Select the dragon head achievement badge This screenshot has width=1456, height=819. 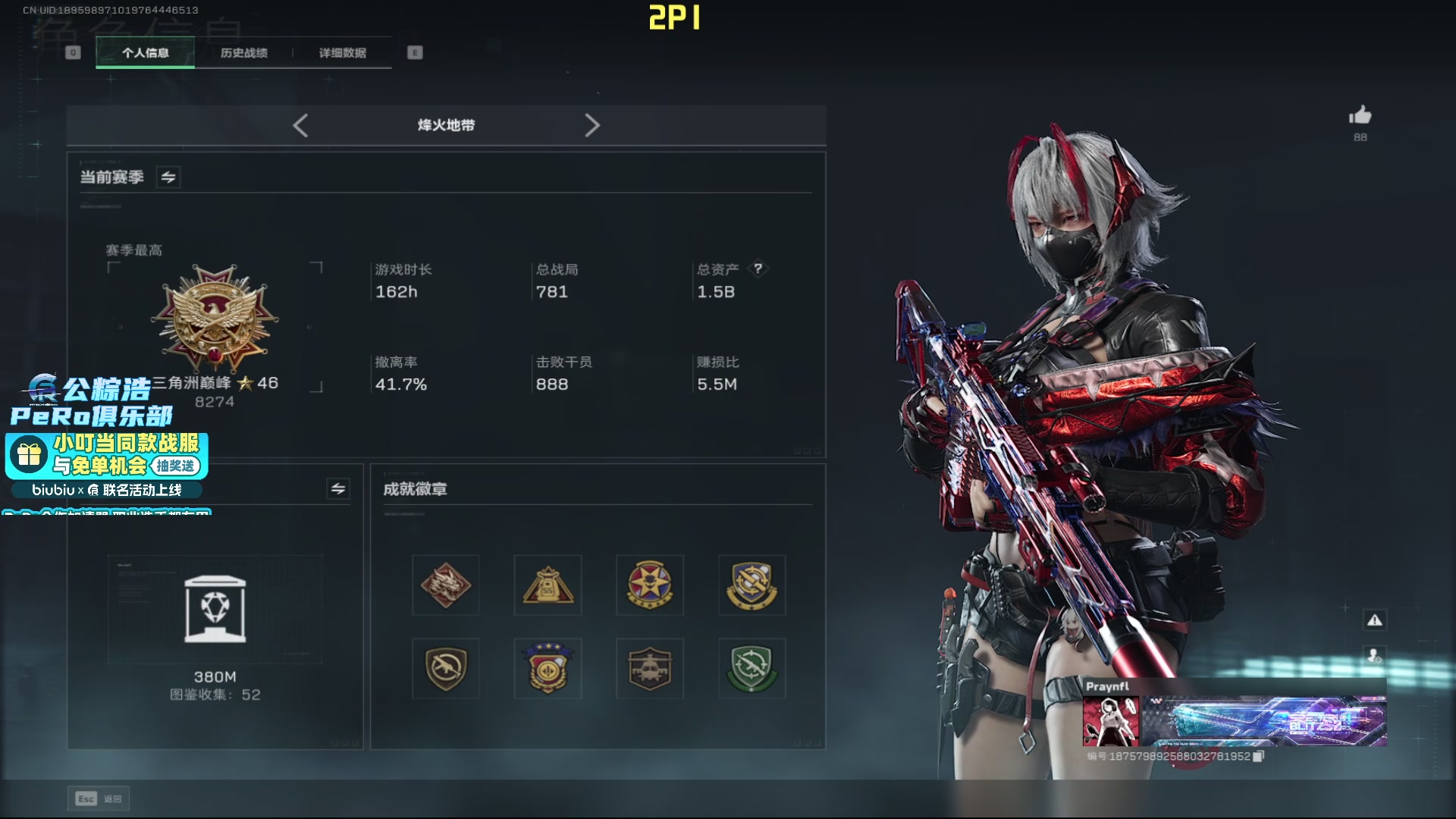coord(446,585)
